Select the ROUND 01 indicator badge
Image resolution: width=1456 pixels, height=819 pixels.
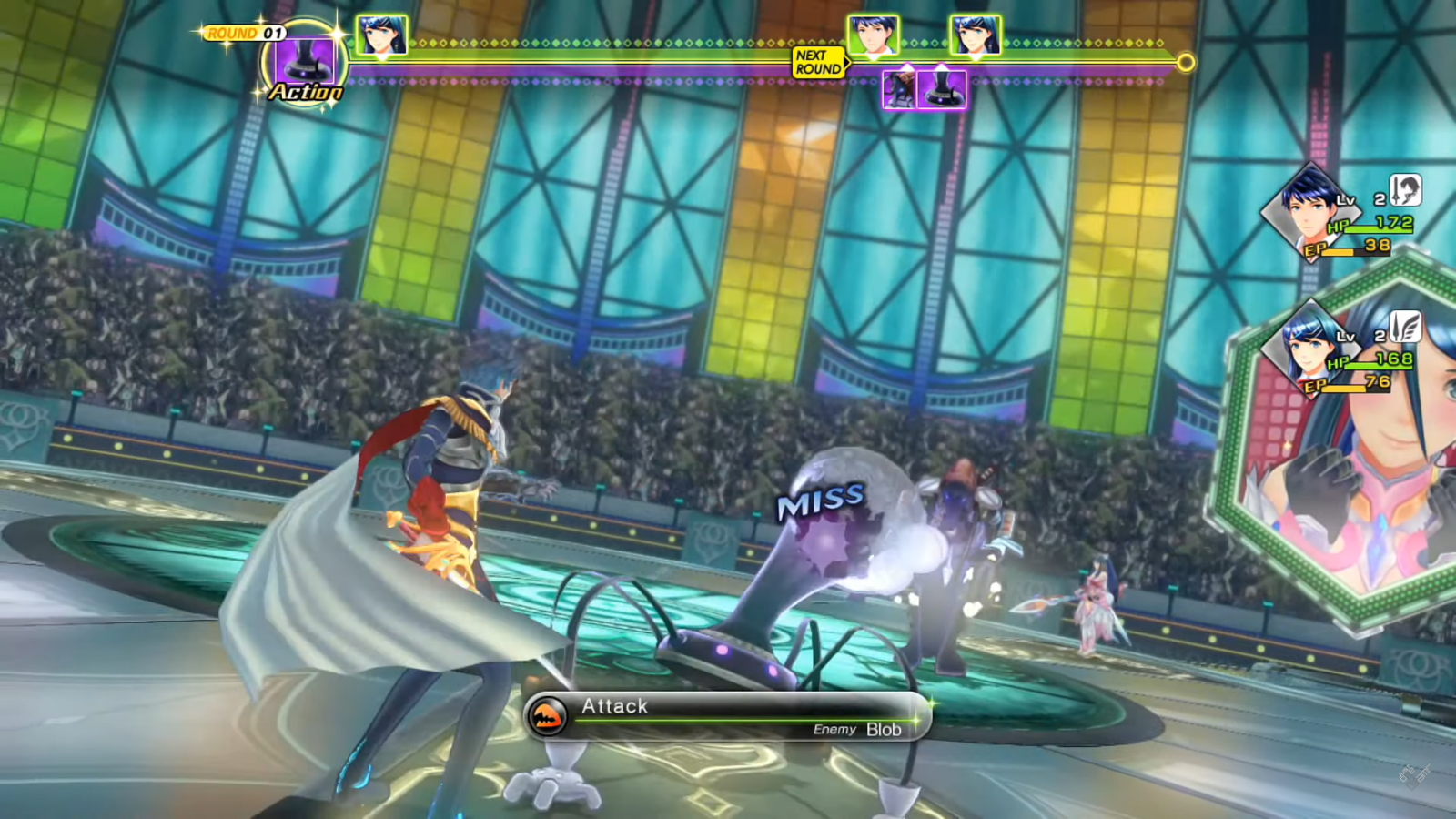tap(246, 34)
